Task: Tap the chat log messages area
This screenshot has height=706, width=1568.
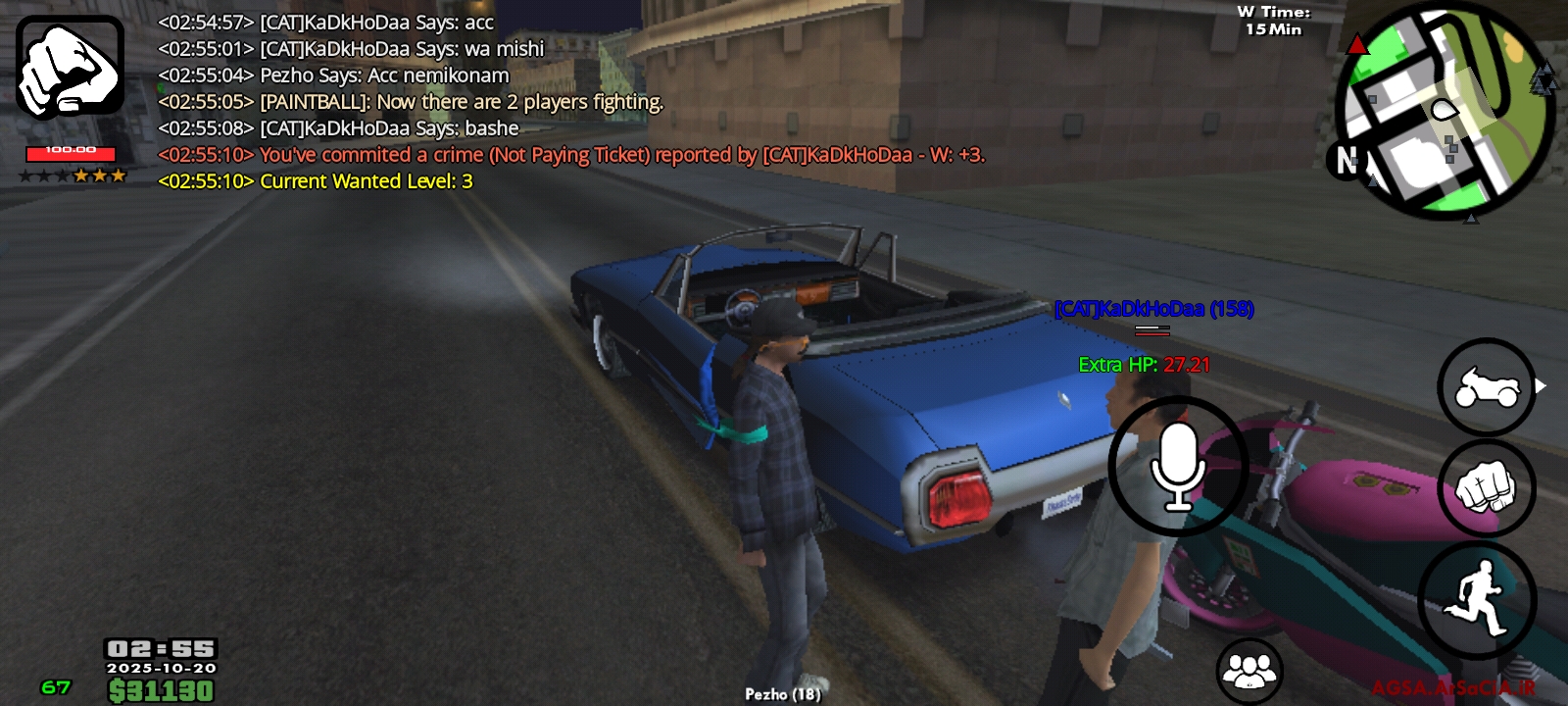Action: click(568, 102)
